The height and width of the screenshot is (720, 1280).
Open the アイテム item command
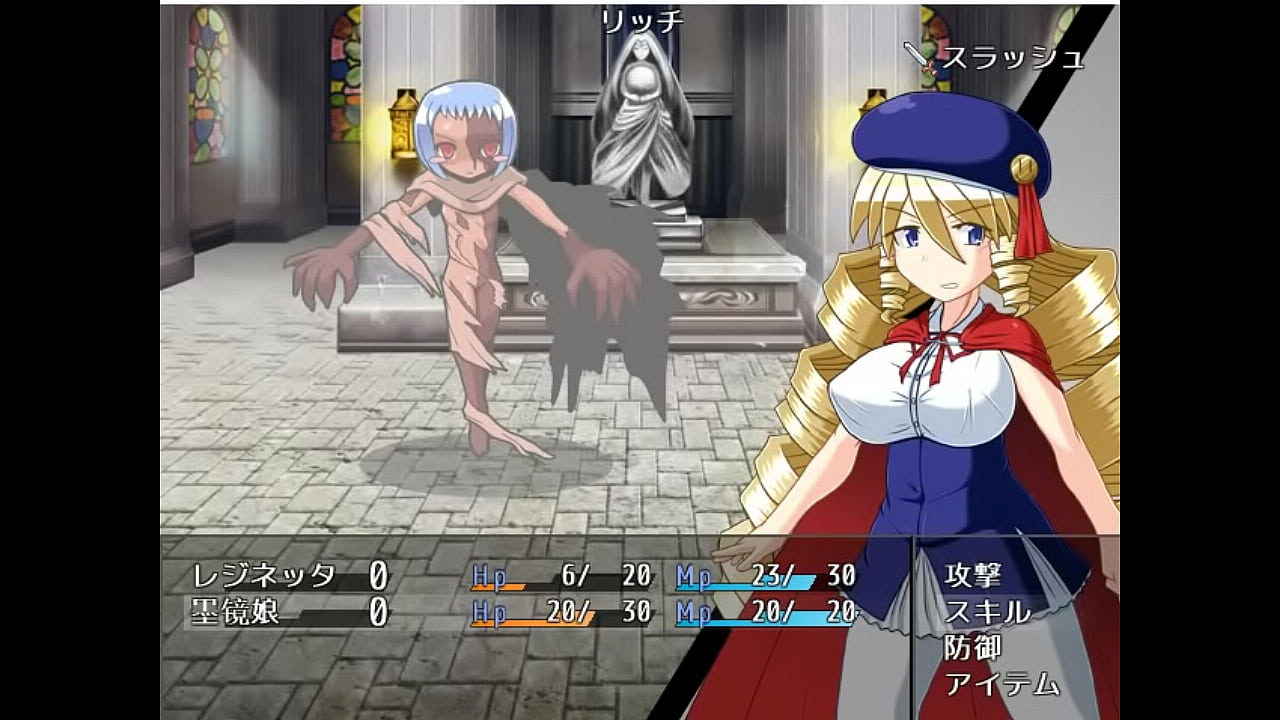point(1002,684)
